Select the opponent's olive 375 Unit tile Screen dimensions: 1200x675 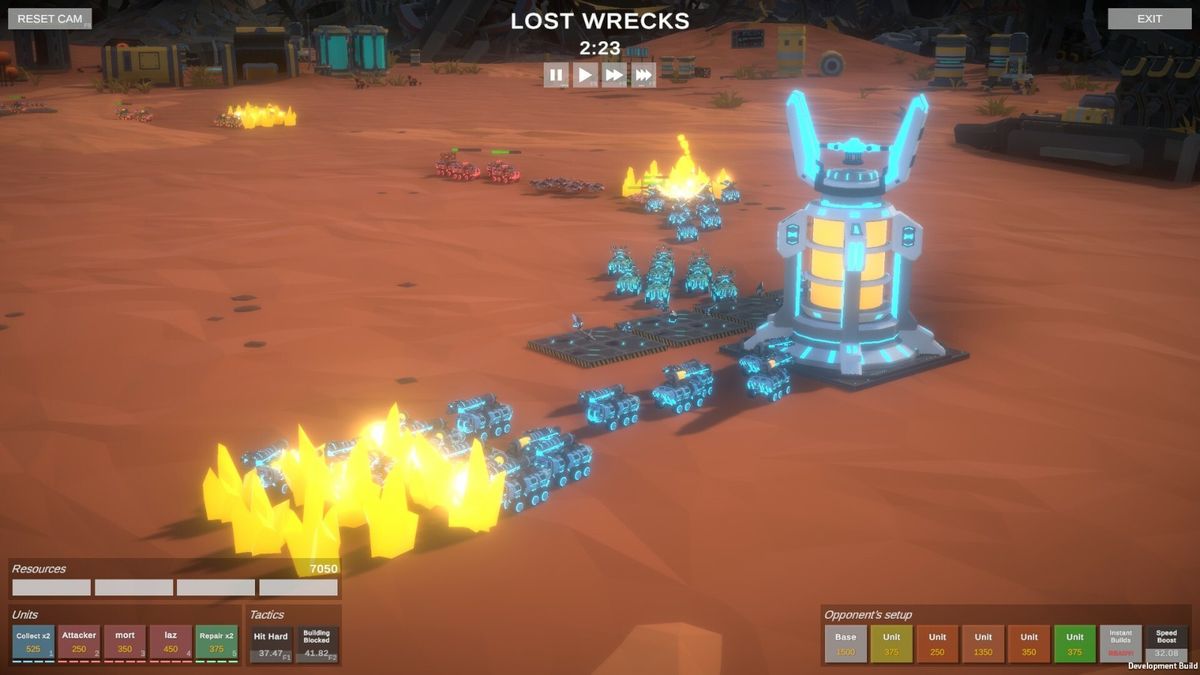(x=891, y=644)
